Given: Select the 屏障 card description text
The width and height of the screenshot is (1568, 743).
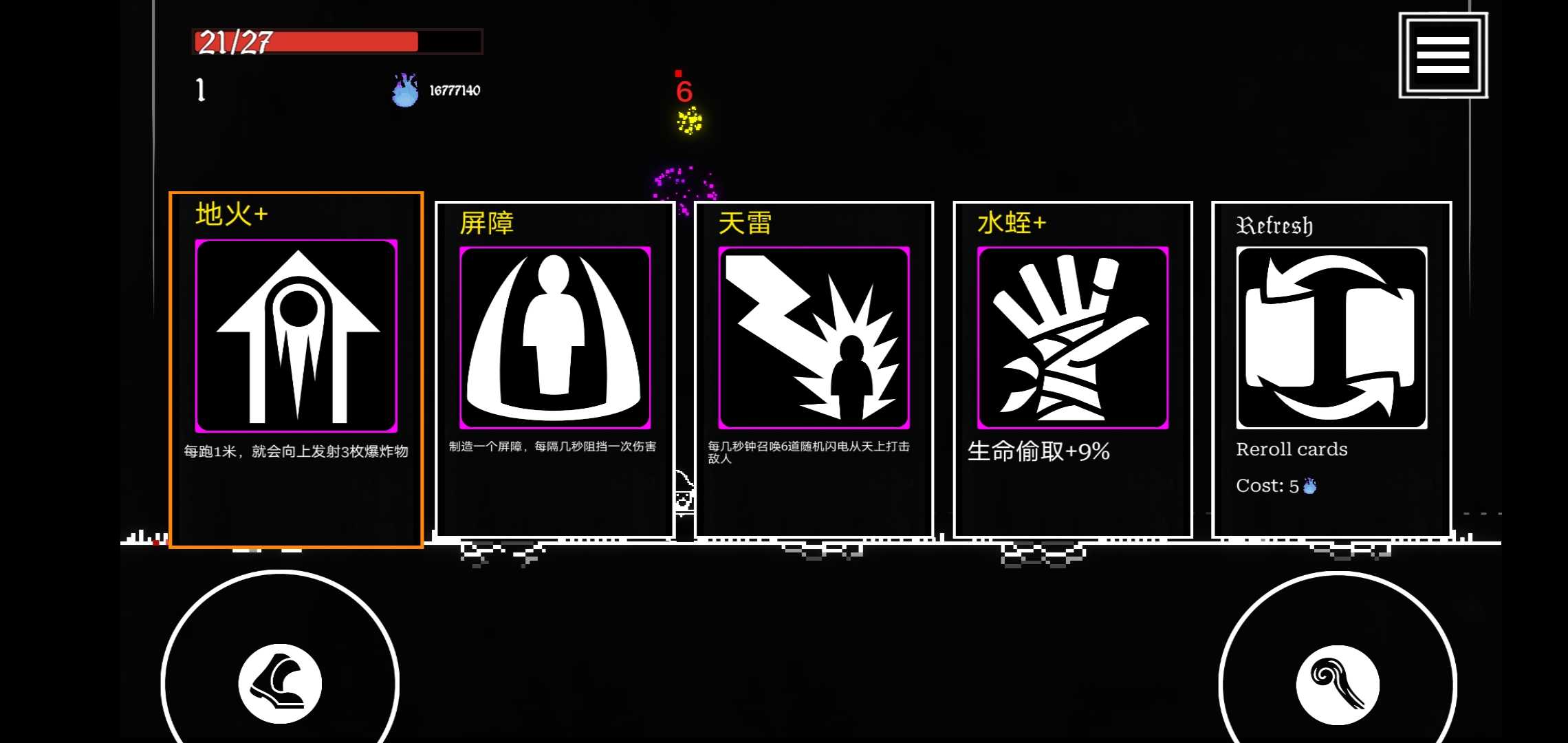Looking at the screenshot, I should pyautogui.click(x=553, y=446).
